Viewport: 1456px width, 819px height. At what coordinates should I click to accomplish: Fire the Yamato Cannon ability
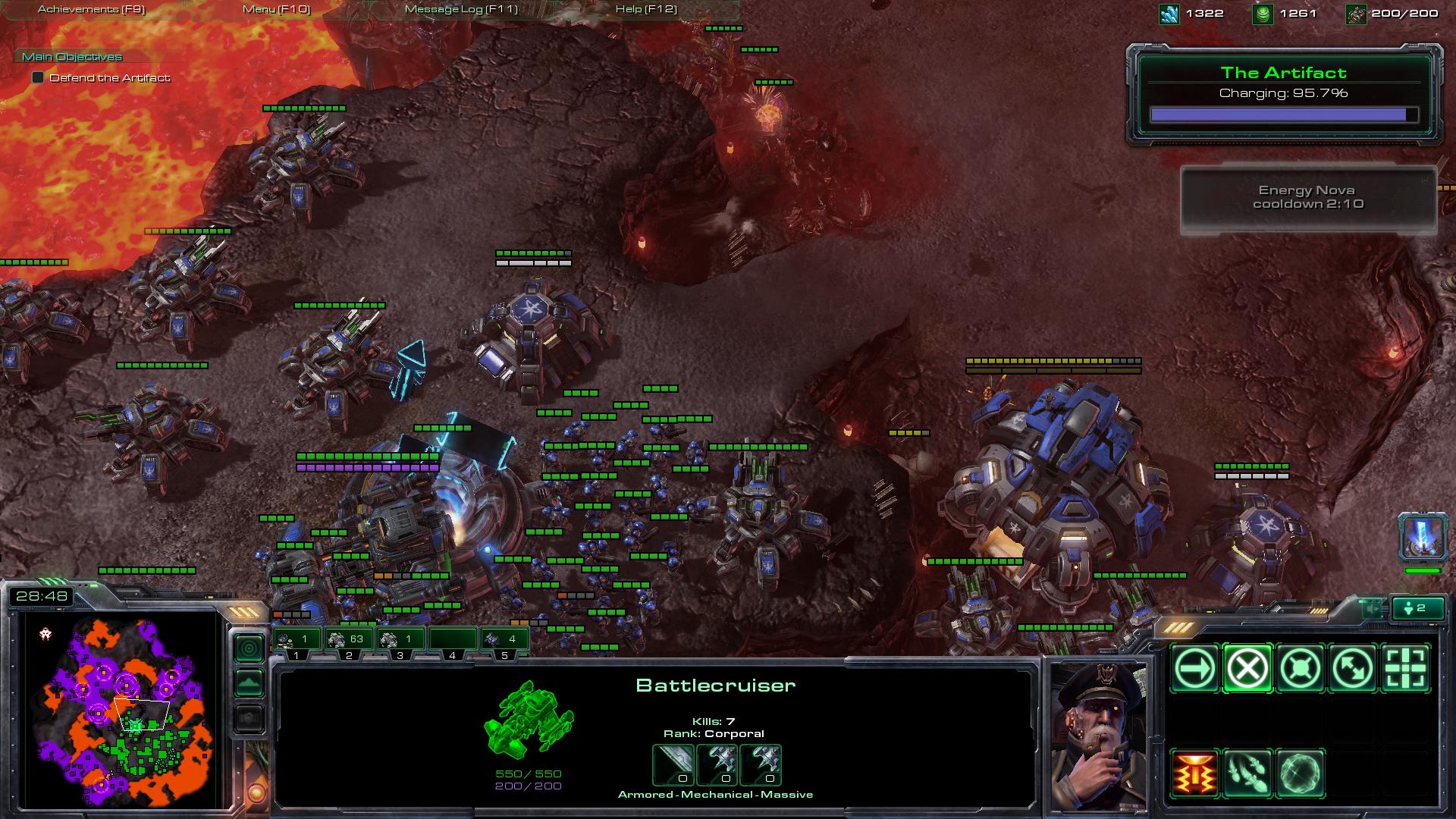(x=1194, y=773)
